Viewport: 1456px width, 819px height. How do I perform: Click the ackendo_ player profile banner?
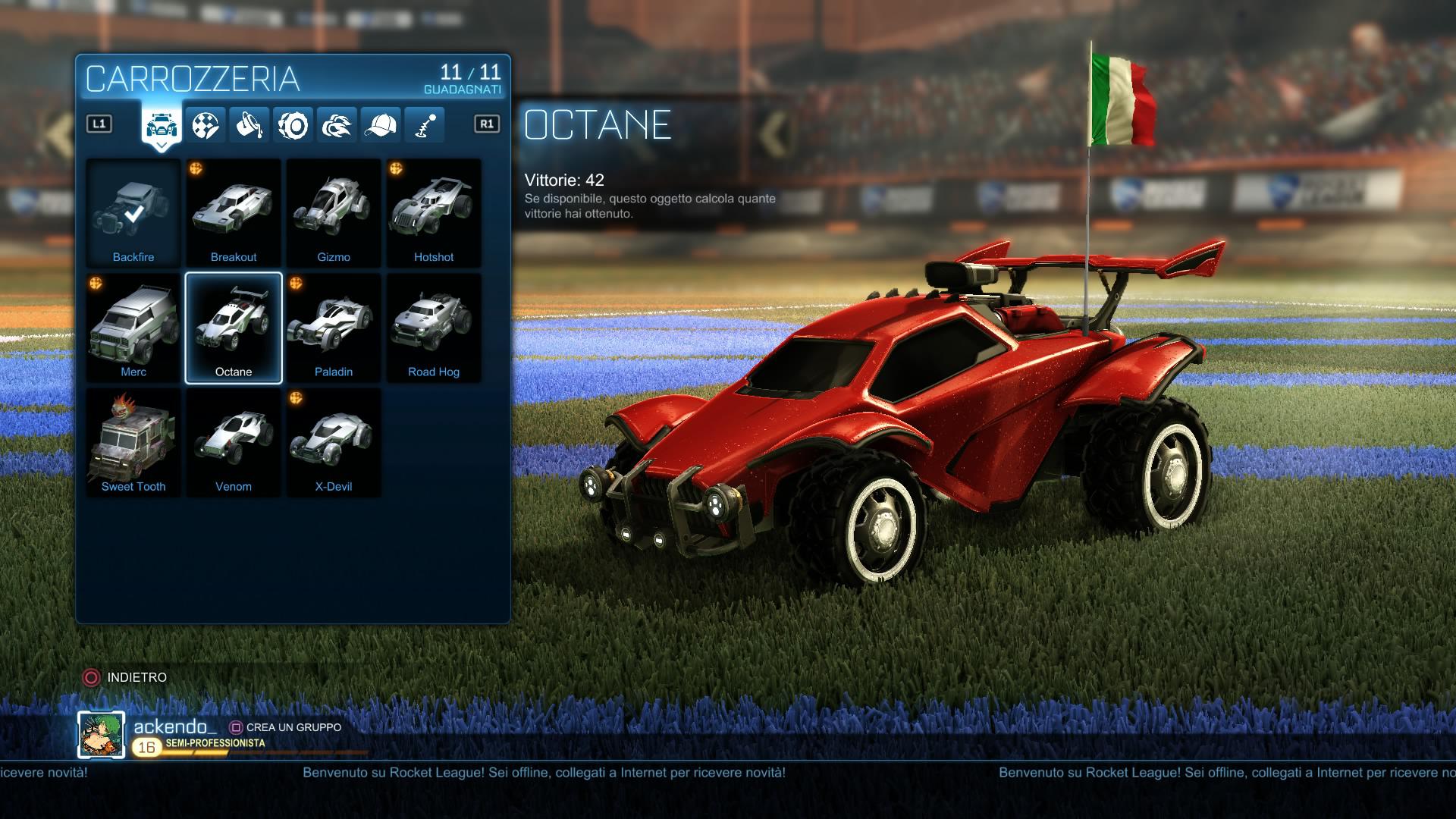click(174, 726)
